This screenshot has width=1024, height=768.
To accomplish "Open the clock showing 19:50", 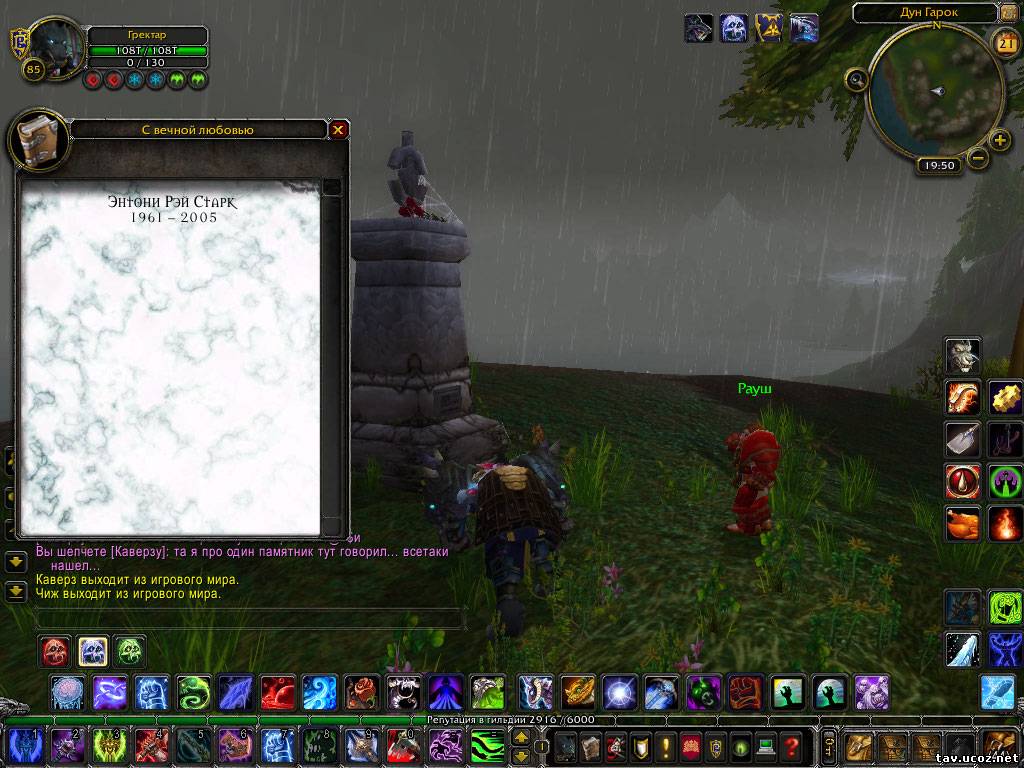I will (937, 166).
